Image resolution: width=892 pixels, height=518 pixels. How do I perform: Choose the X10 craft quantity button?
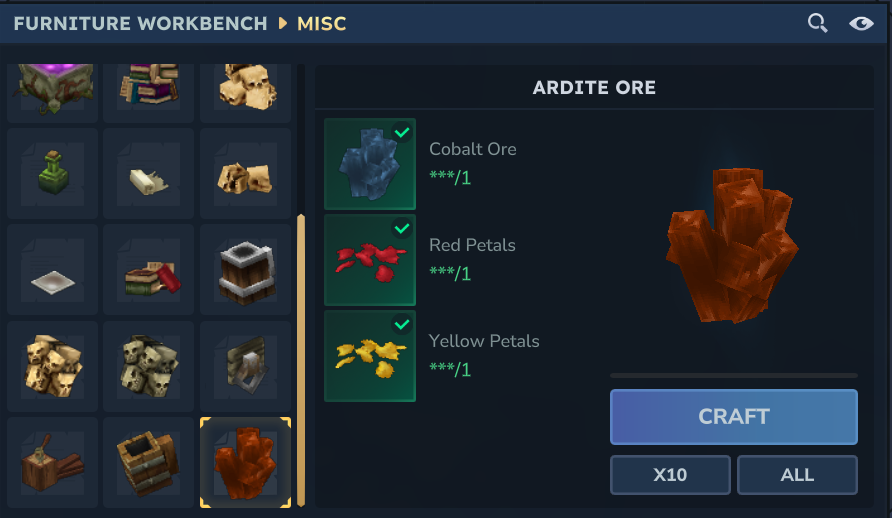[670, 475]
